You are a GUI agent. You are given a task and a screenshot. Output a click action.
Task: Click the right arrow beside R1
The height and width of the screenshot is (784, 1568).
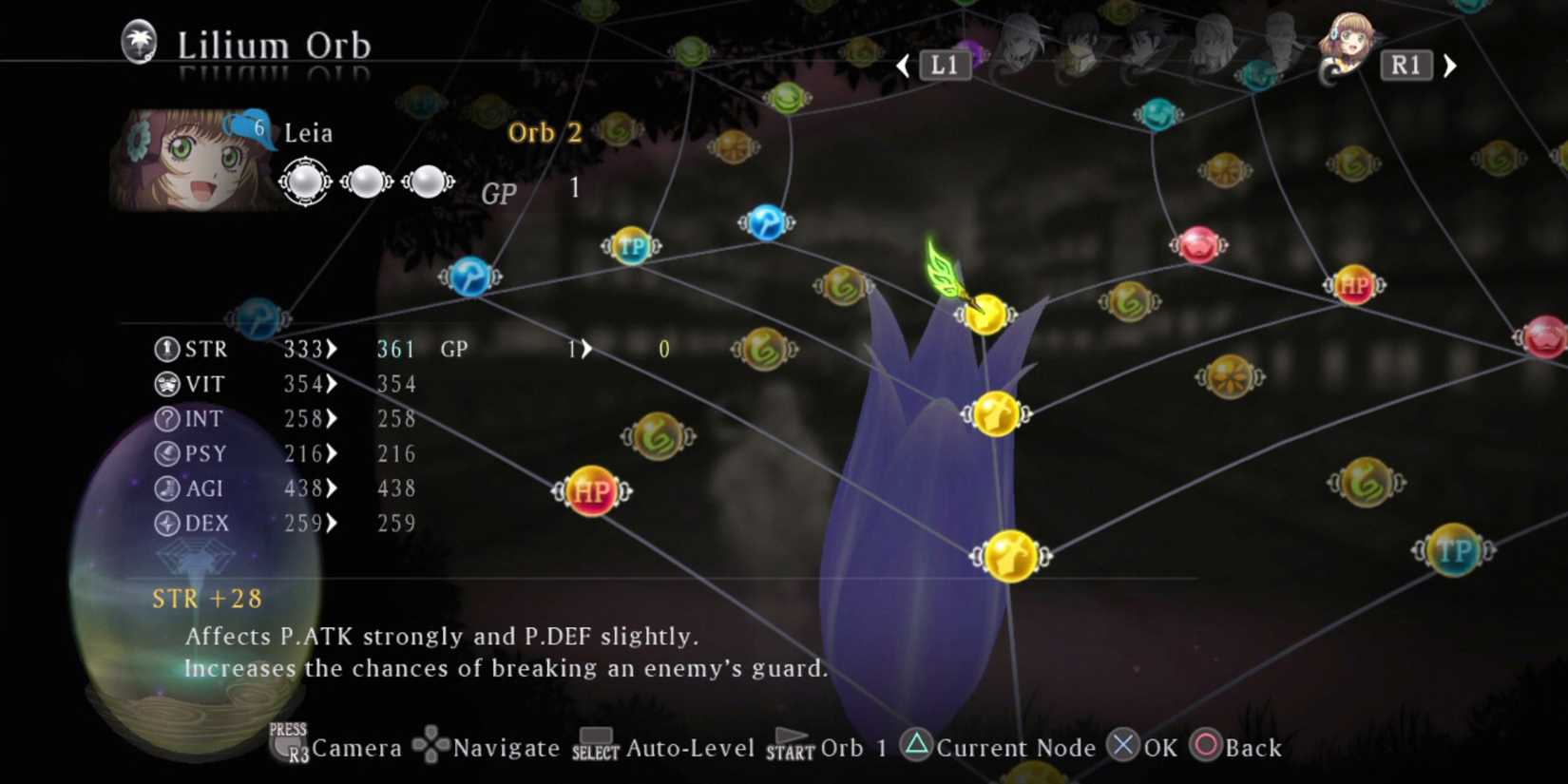point(1450,65)
